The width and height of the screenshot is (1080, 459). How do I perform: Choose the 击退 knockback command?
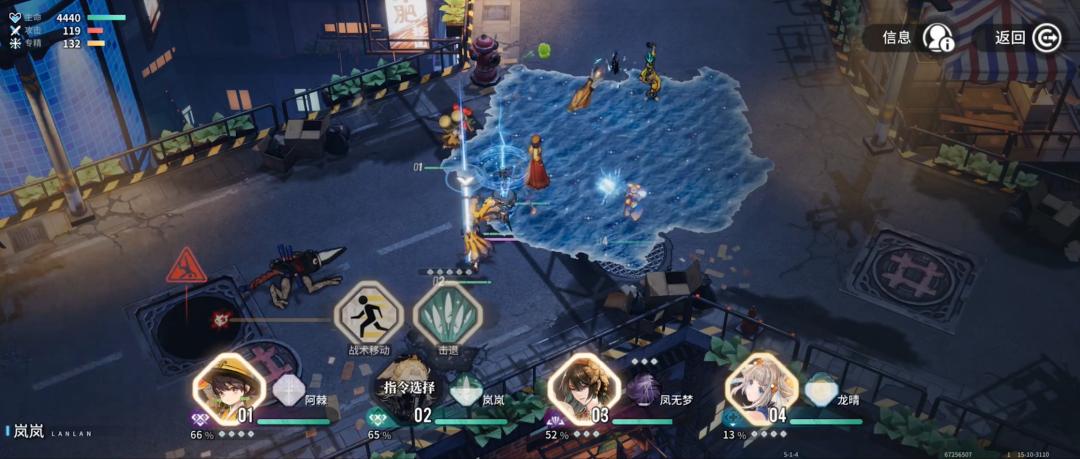449,314
